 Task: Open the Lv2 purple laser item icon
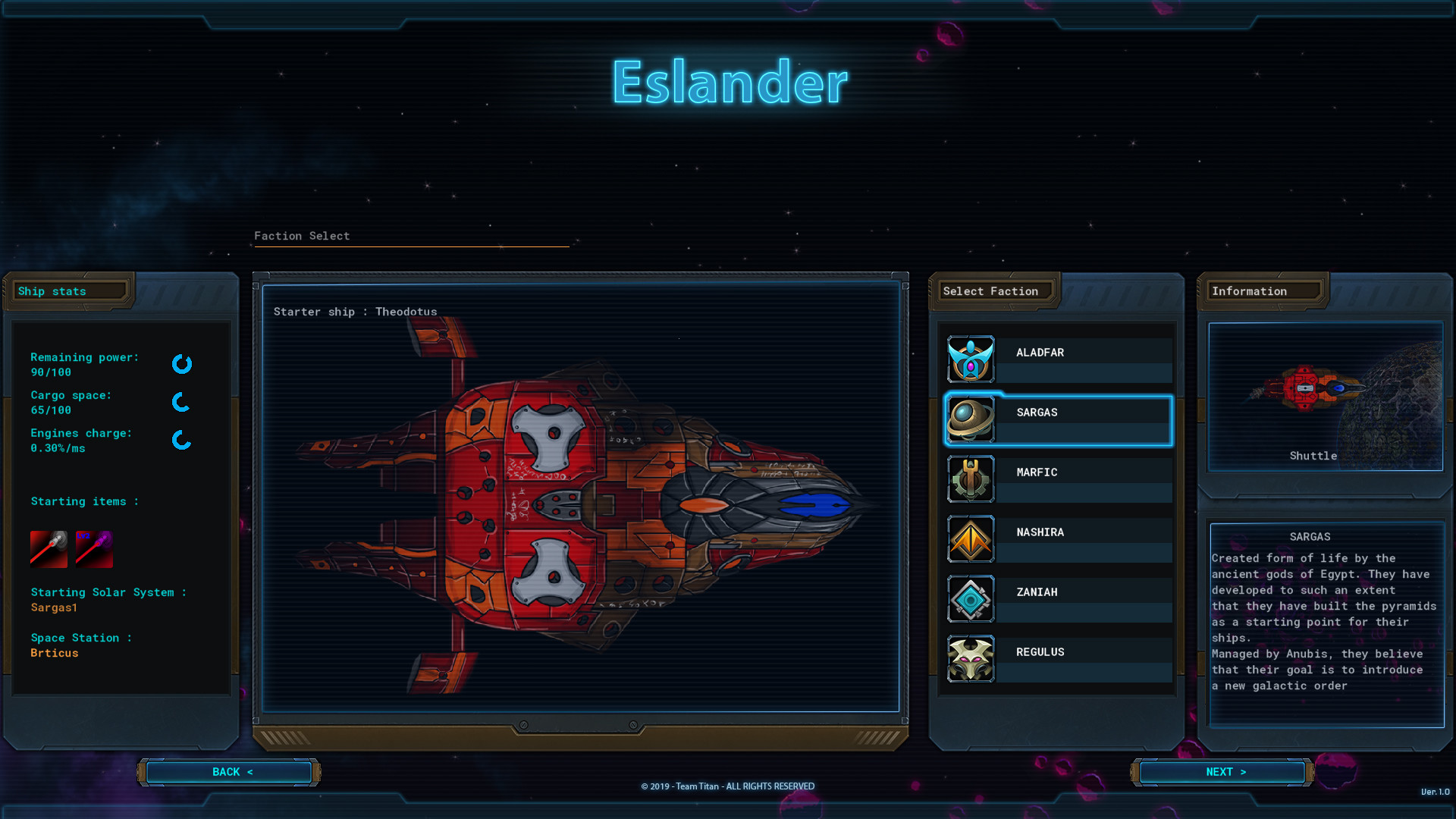93,548
